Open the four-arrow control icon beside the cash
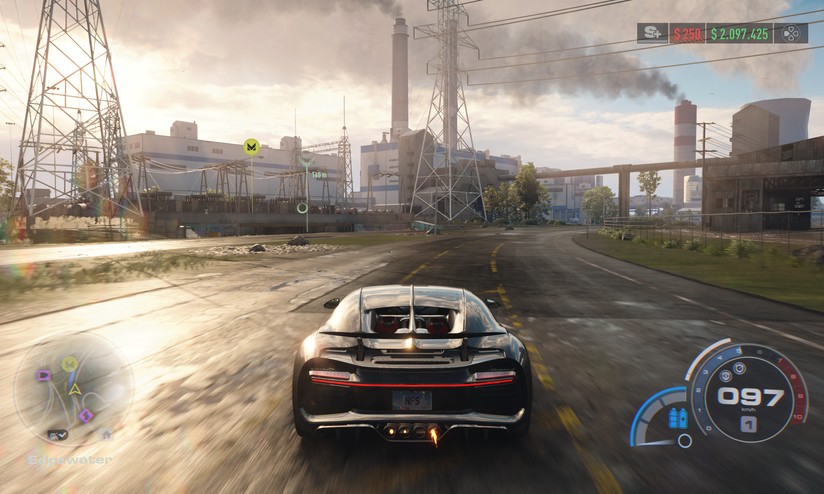Screen dimensions: 824x494 [790, 33]
